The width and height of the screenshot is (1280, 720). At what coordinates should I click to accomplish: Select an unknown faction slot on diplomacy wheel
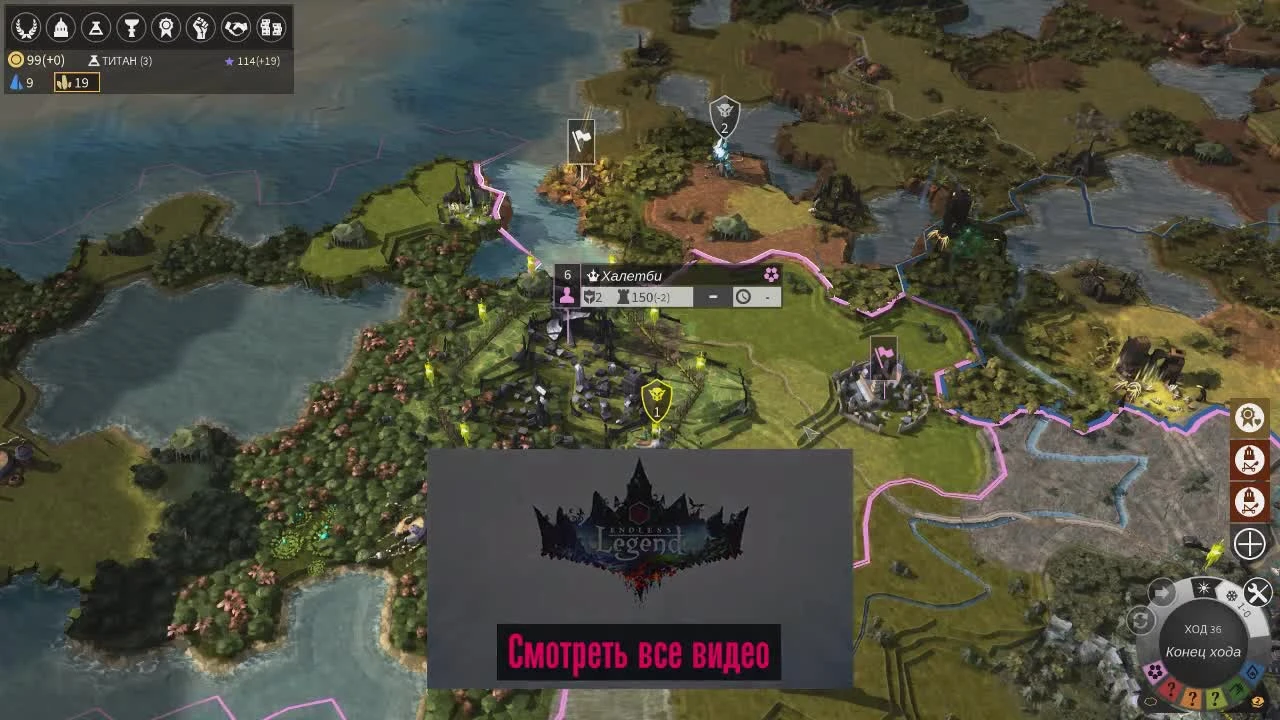click(x=1172, y=687)
